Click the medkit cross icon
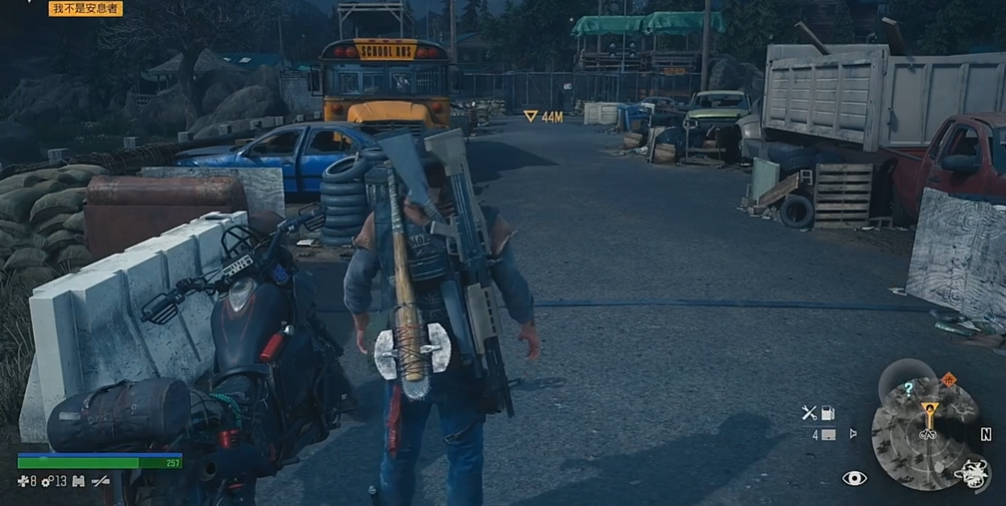 coord(23,482)
